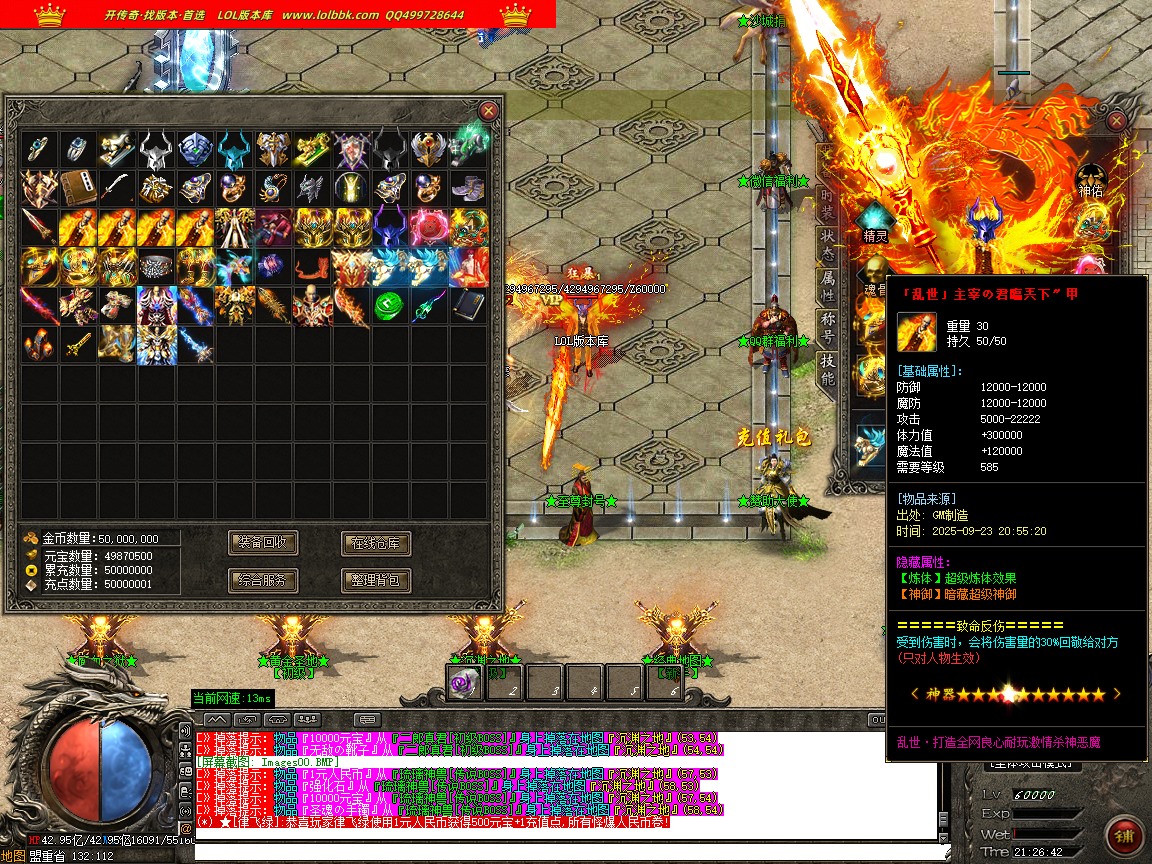Select the silver studded belt item

[155, 267]
